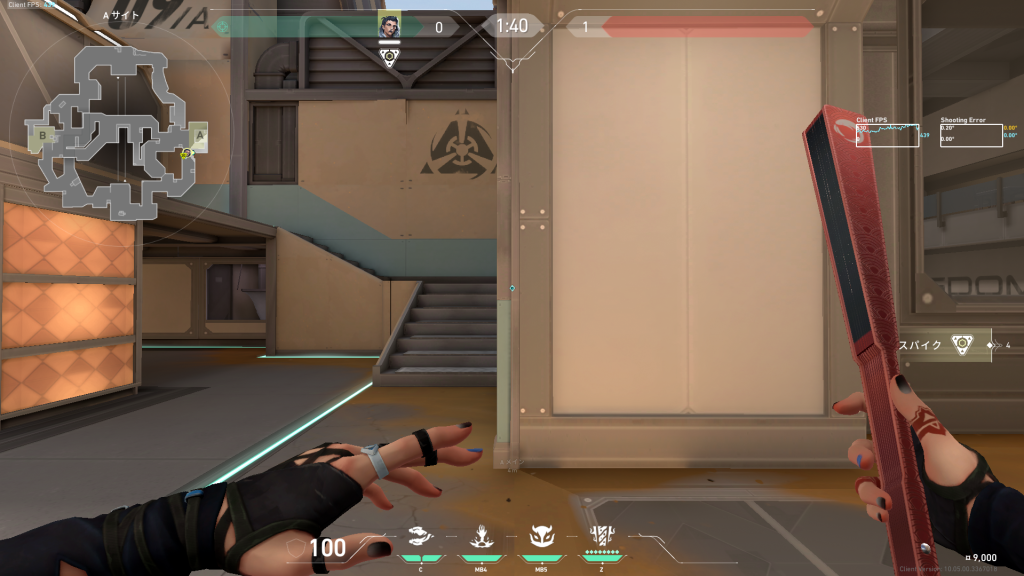
Task: Select the B site marker on the minimap
Action: pos(43,135)
